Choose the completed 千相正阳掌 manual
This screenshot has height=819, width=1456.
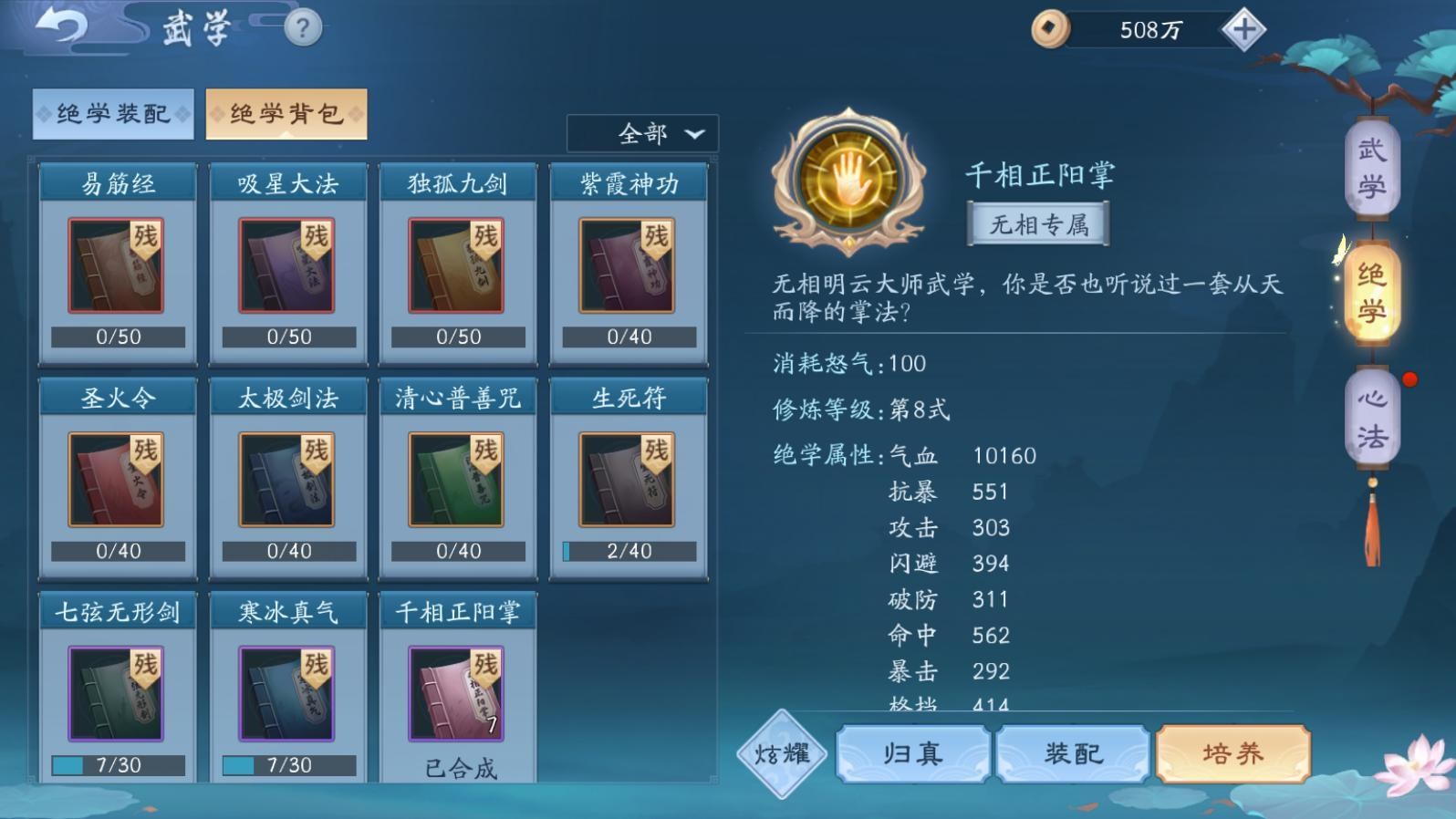pyautogui.click(x=457, y=693)
